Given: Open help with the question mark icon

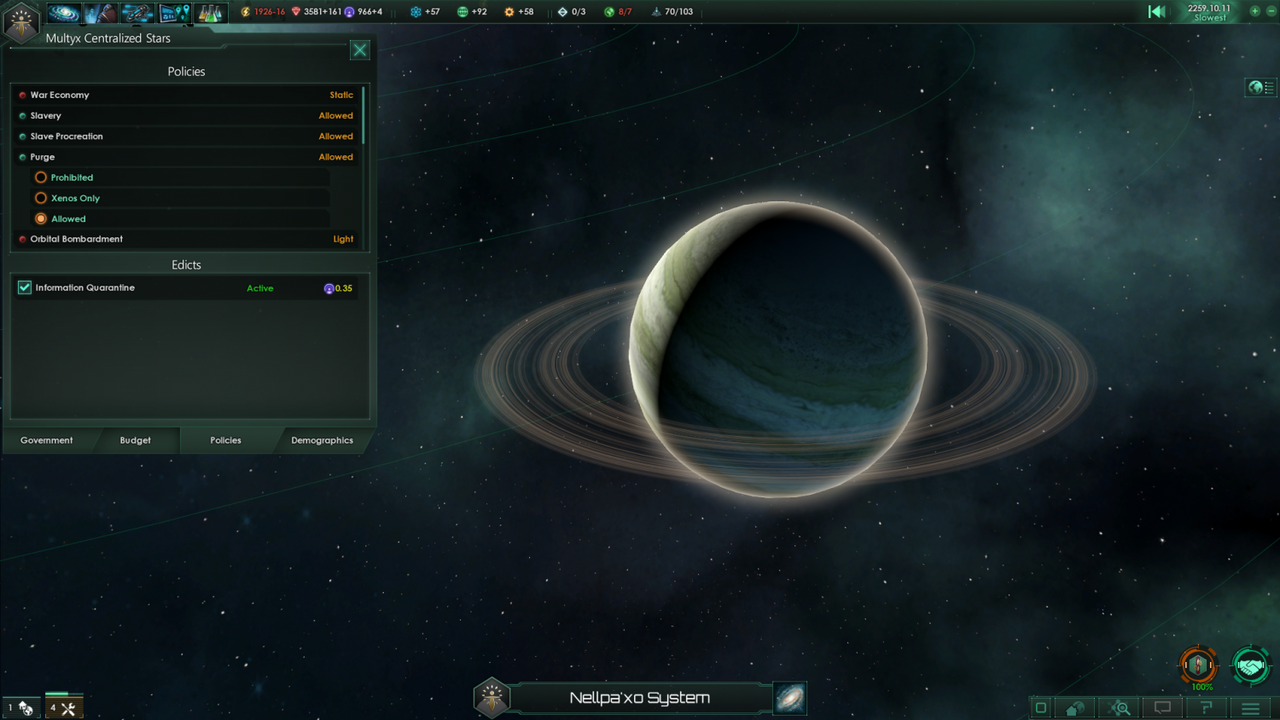Looking at the screenshot, I should click(x=1203, y=707).
